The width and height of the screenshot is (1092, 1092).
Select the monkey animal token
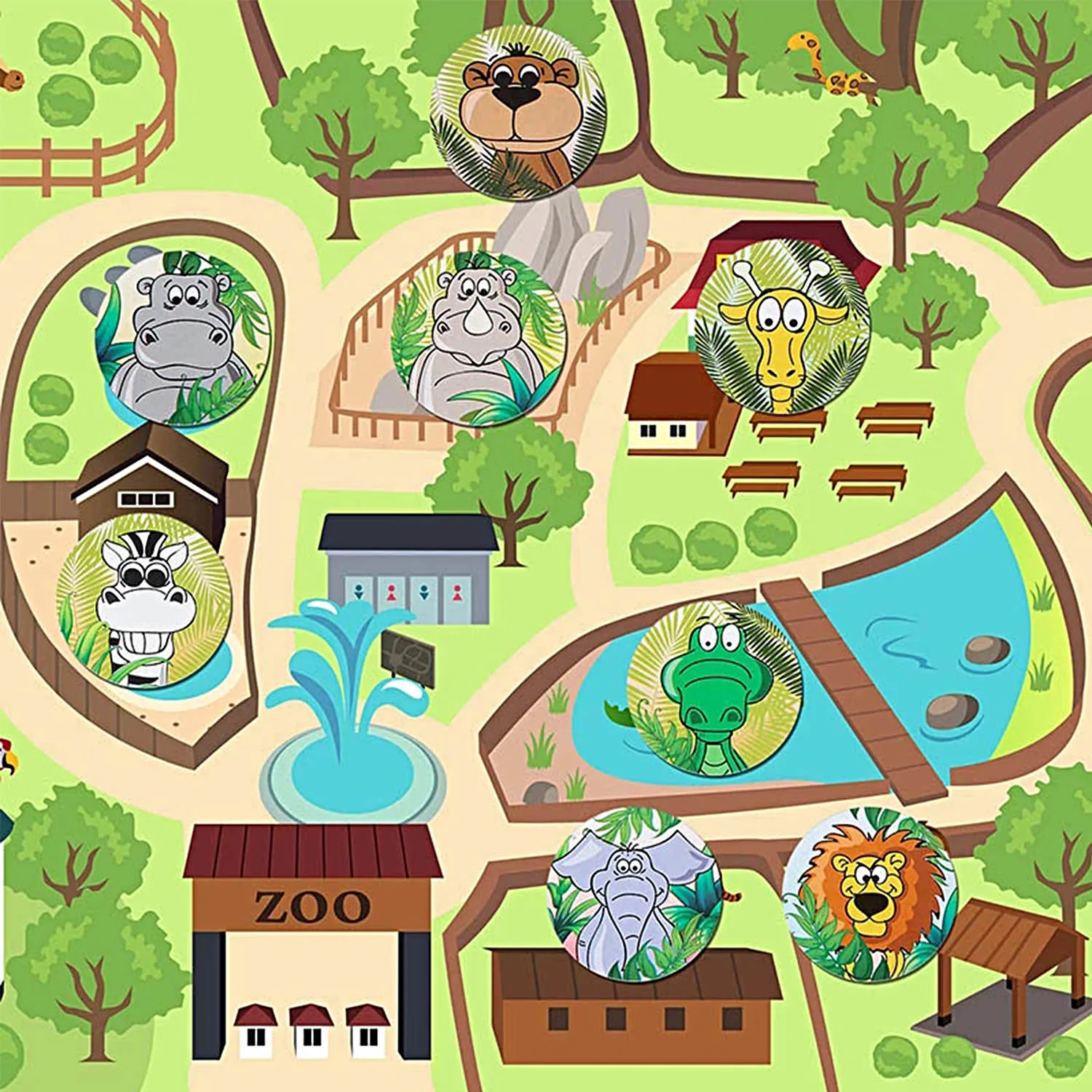click(x=518, y=114)
